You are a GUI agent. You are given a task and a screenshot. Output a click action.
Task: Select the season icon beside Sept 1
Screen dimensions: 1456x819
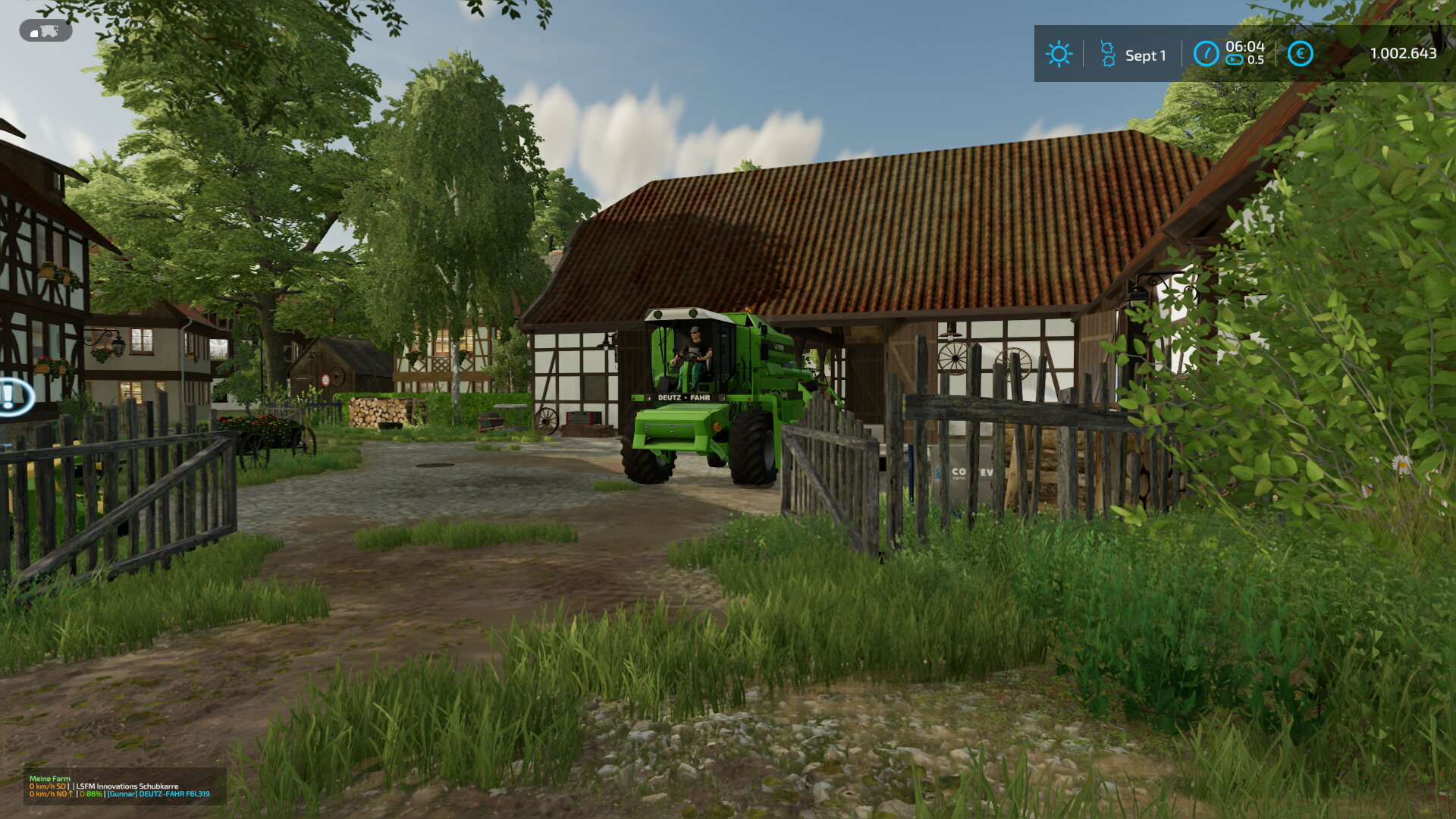pos(1107,55)
